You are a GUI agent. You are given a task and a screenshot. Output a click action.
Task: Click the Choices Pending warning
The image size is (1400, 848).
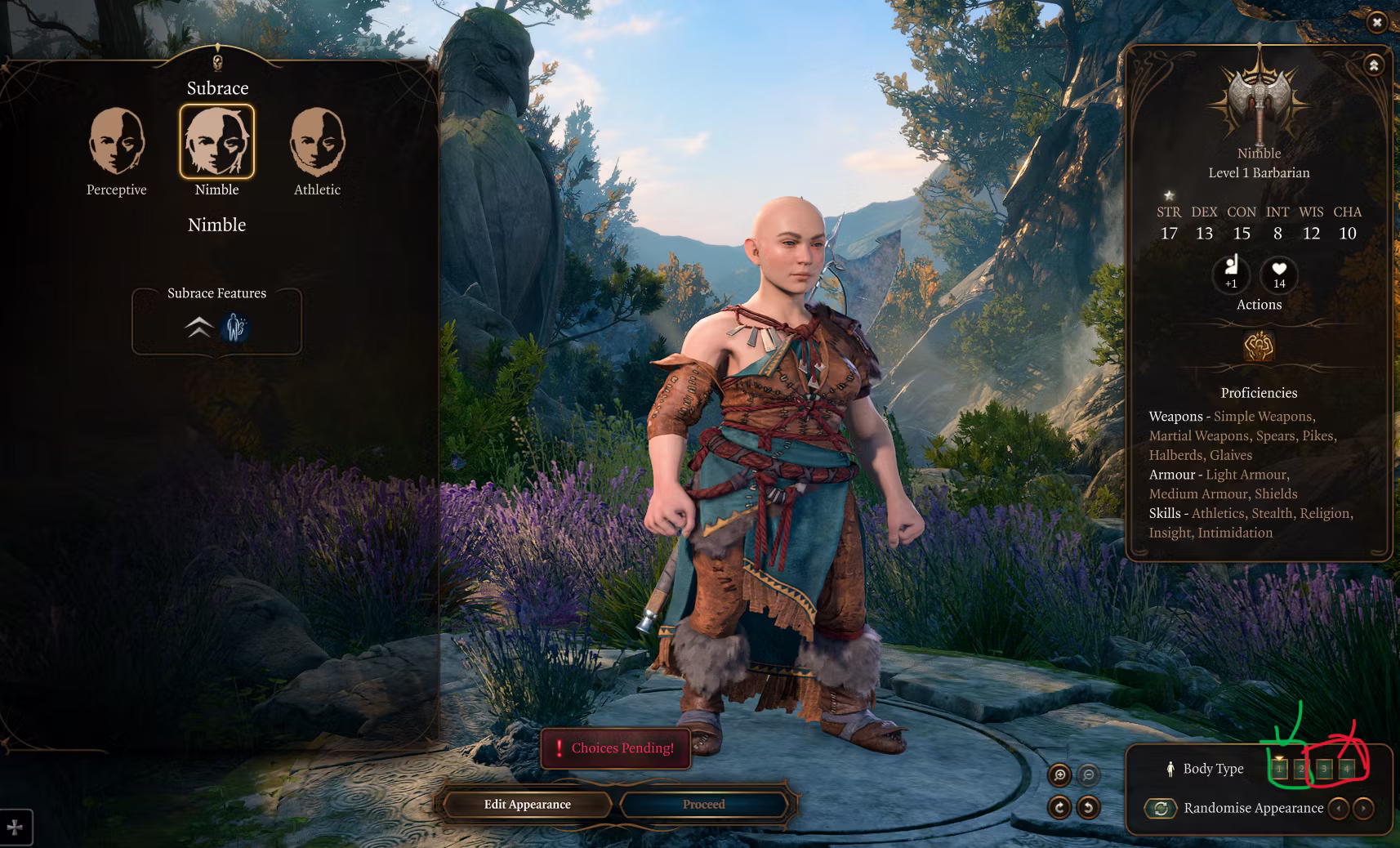pyautogui.click(x=616, y=748)
